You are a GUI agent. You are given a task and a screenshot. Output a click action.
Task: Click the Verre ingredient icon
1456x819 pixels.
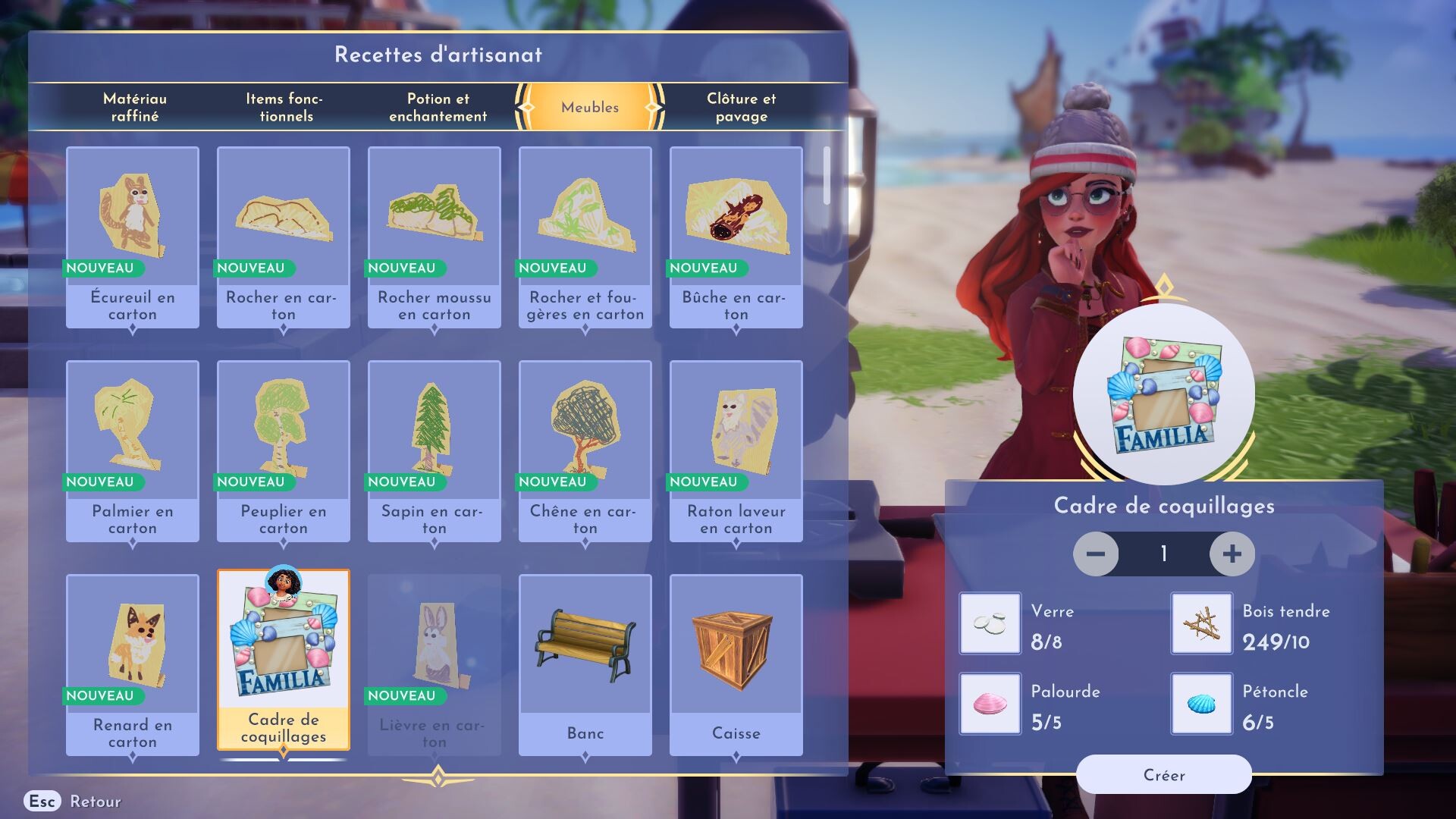(x=990, y=623)
